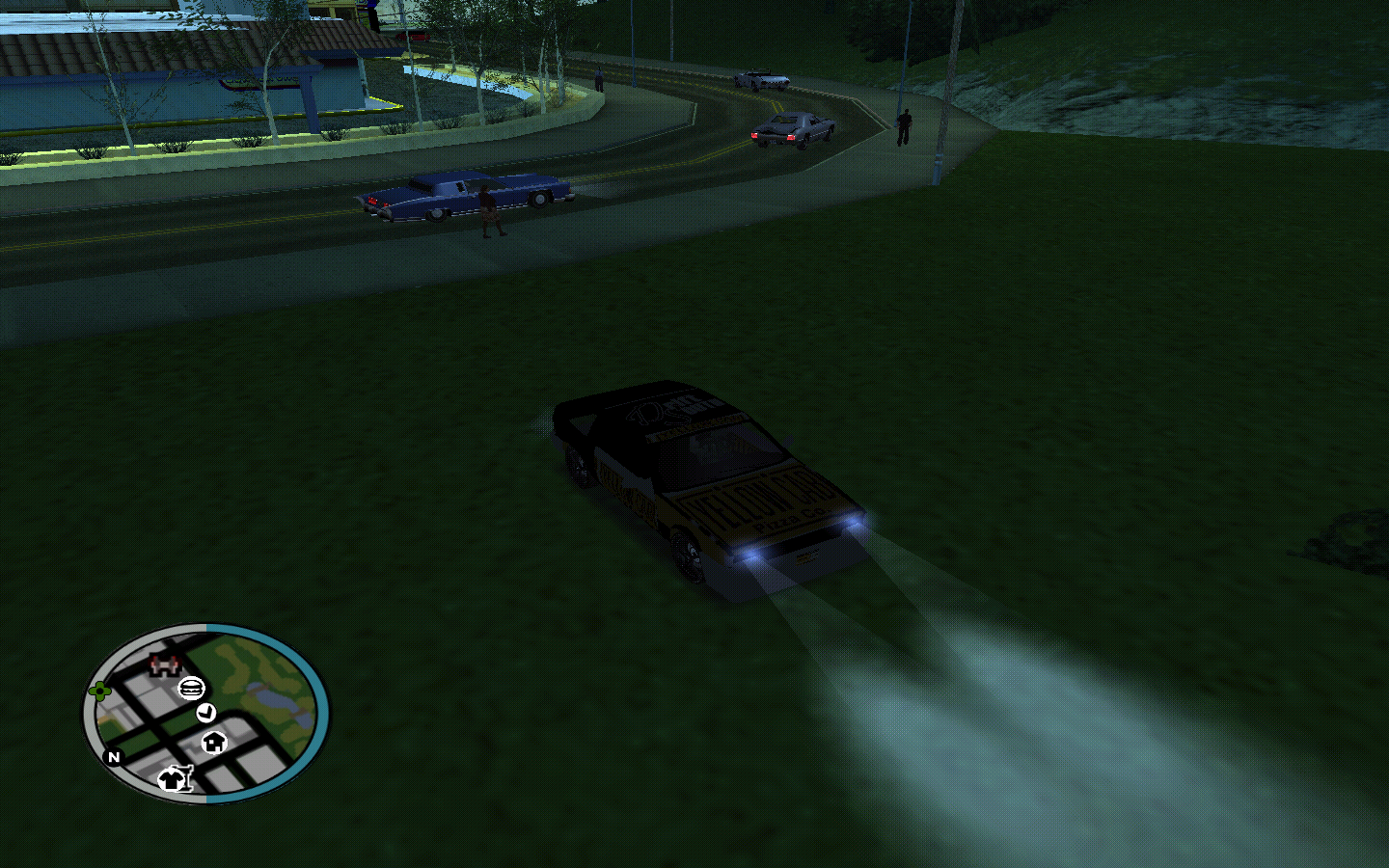Click the green clover marker on the radar edge
Viewport: 1389px width, 868px height.
click(99, 691)
